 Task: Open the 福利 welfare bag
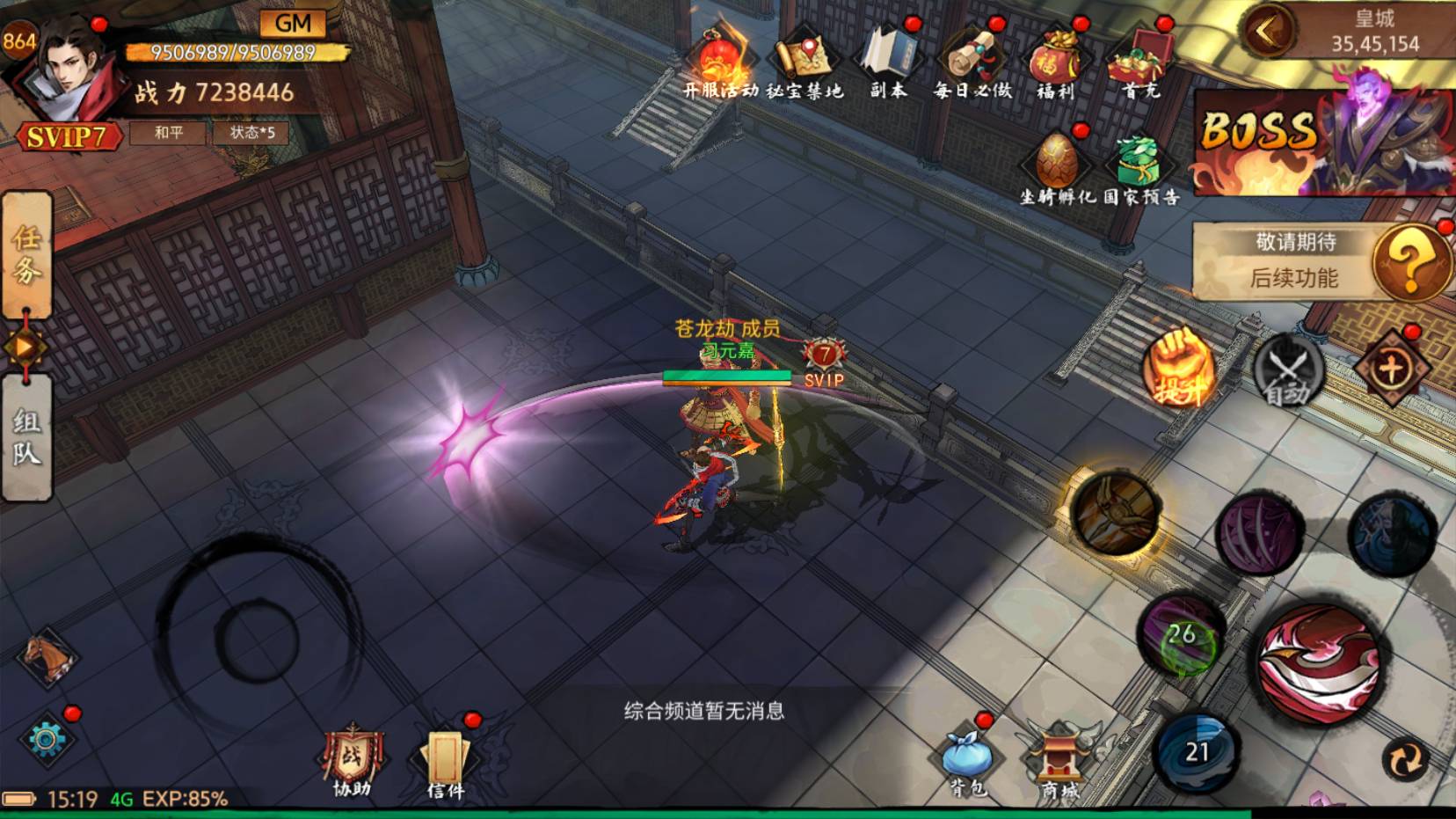click(x=1056, y=63)
